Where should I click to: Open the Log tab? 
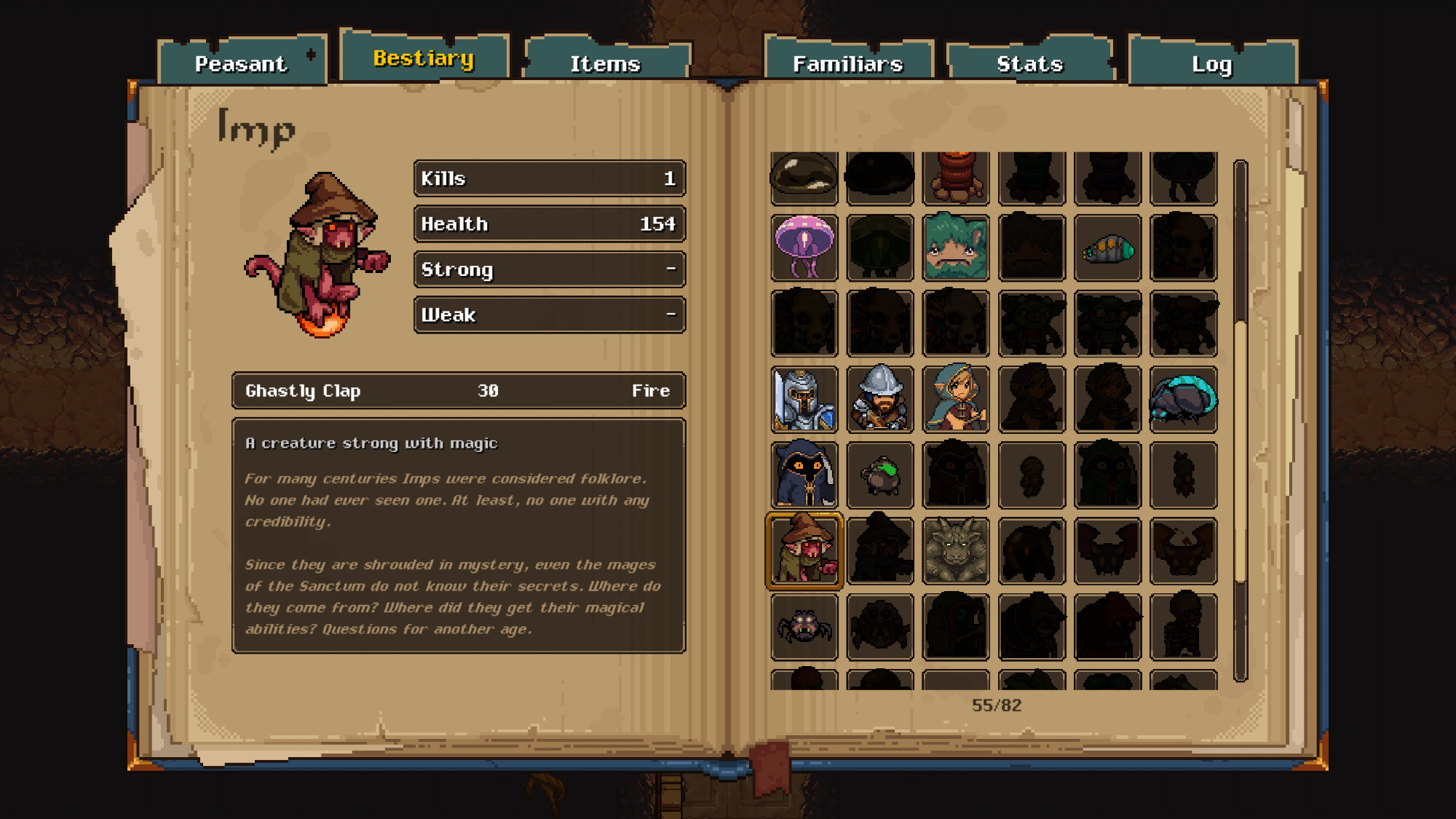pyautogui.click(x=1212, y=64)
